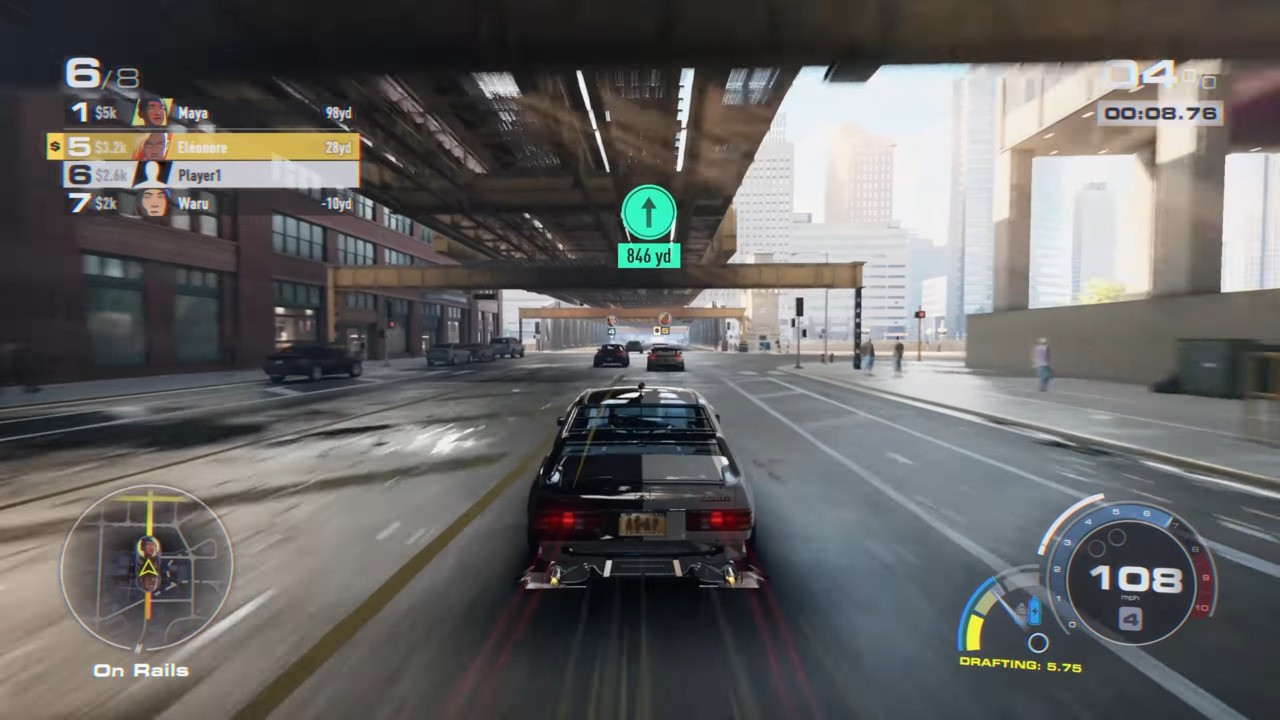
Task: Click Waru's avatar portrait
Action: coord(153,204)
